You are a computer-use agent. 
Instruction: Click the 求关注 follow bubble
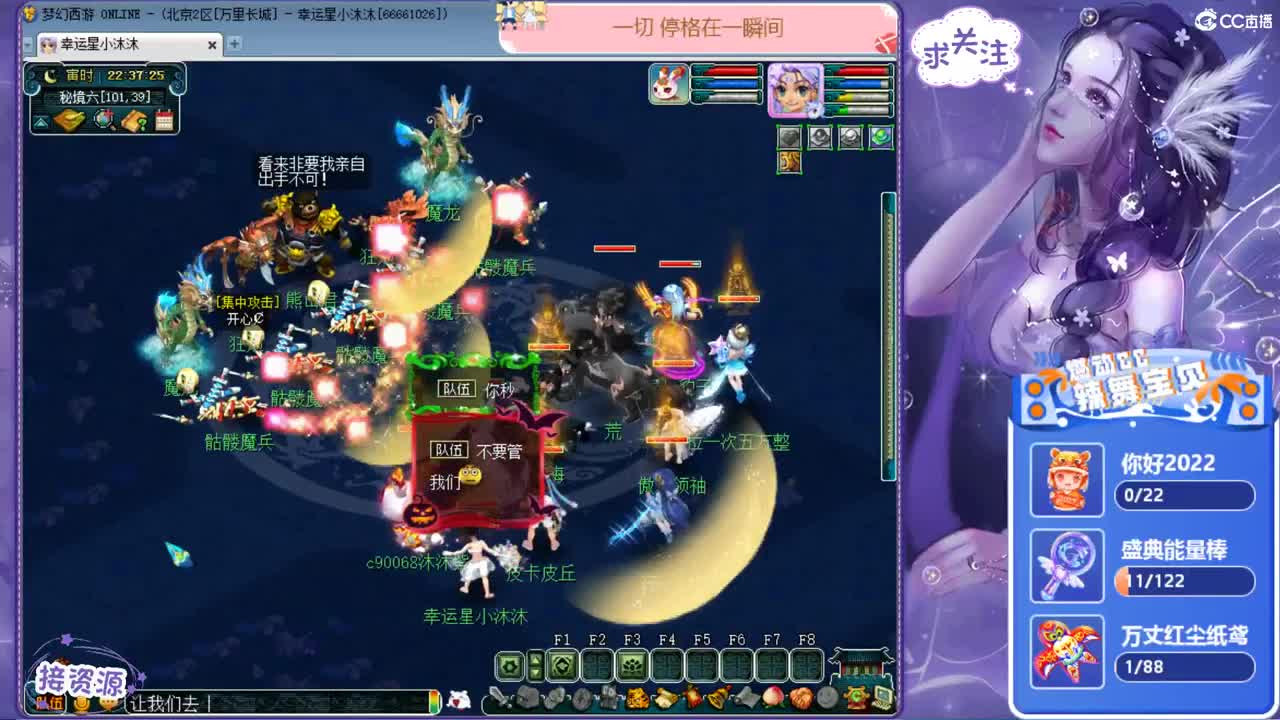coord(965,48)
